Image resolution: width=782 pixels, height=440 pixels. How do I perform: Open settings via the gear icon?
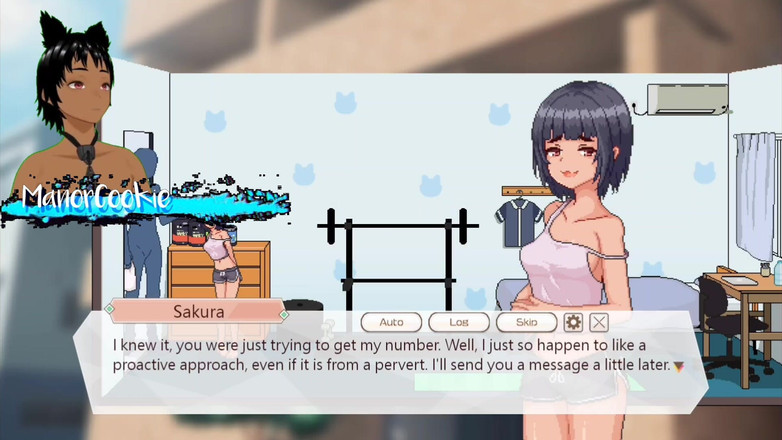pos(573,322)
